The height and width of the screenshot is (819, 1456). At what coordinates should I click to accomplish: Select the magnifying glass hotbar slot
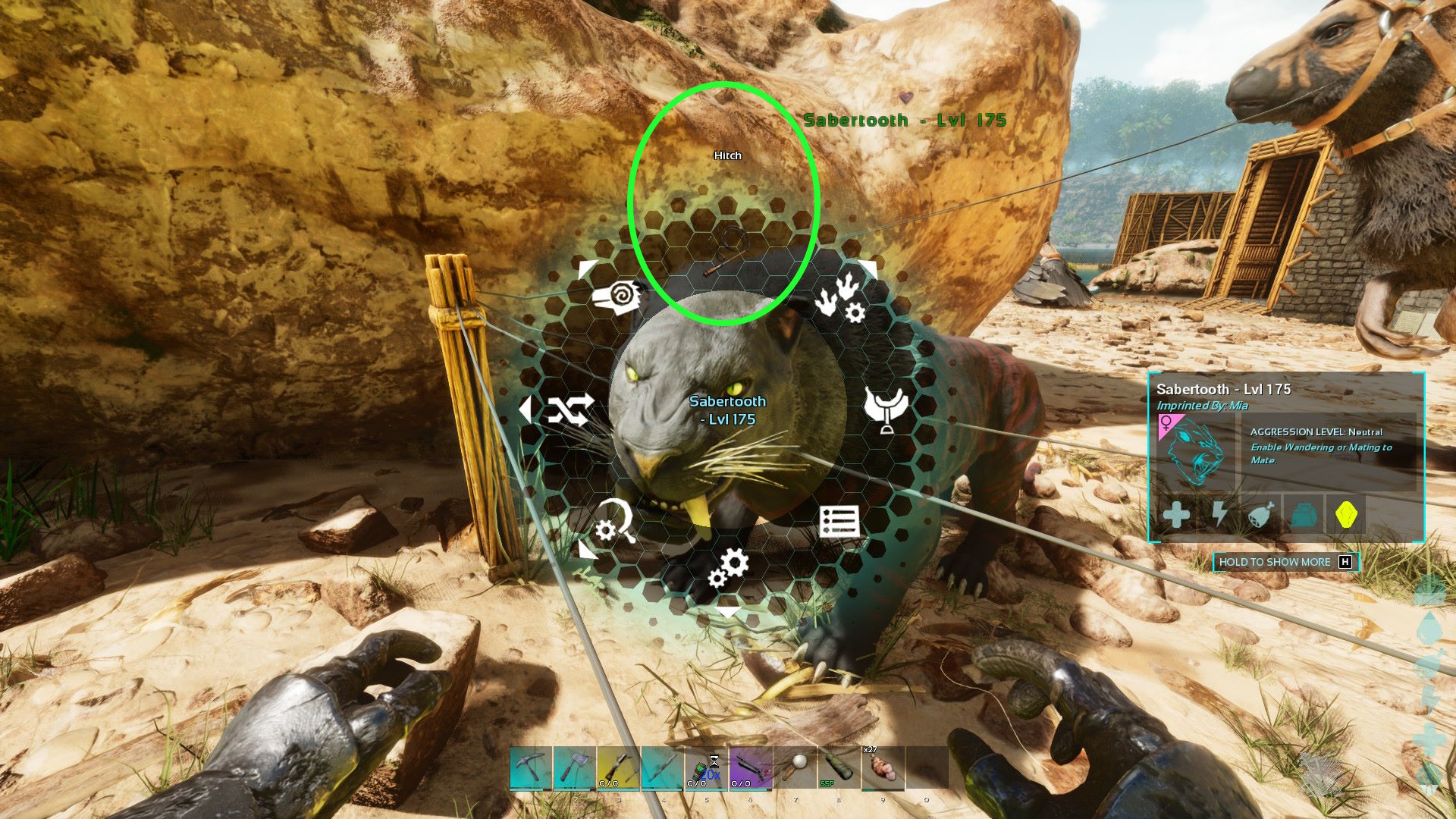pyautogui.click(x=794, y=767)
